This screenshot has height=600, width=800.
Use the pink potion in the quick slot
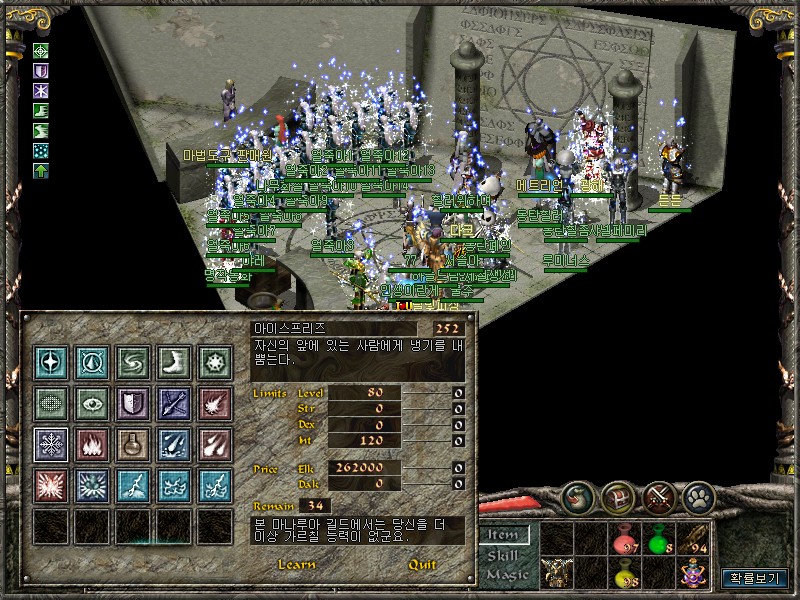(624, 538)
